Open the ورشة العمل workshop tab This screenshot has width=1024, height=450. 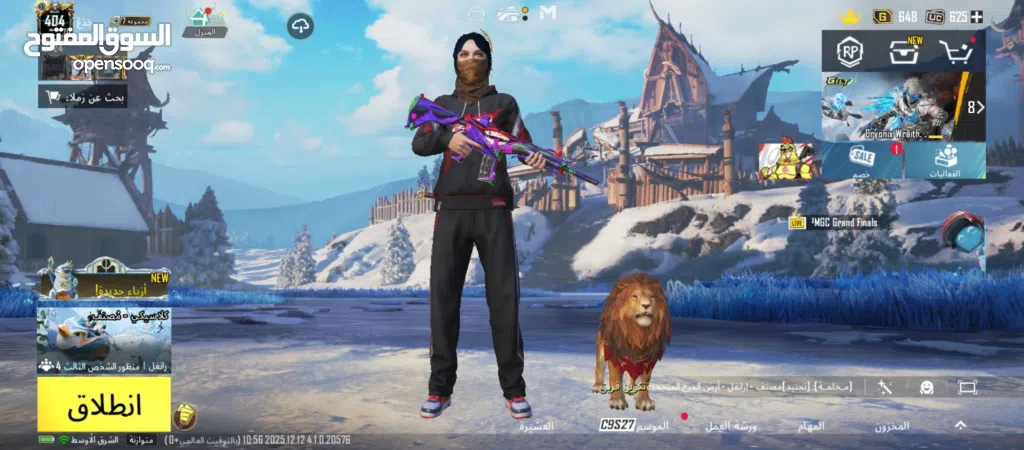(731, 426)
